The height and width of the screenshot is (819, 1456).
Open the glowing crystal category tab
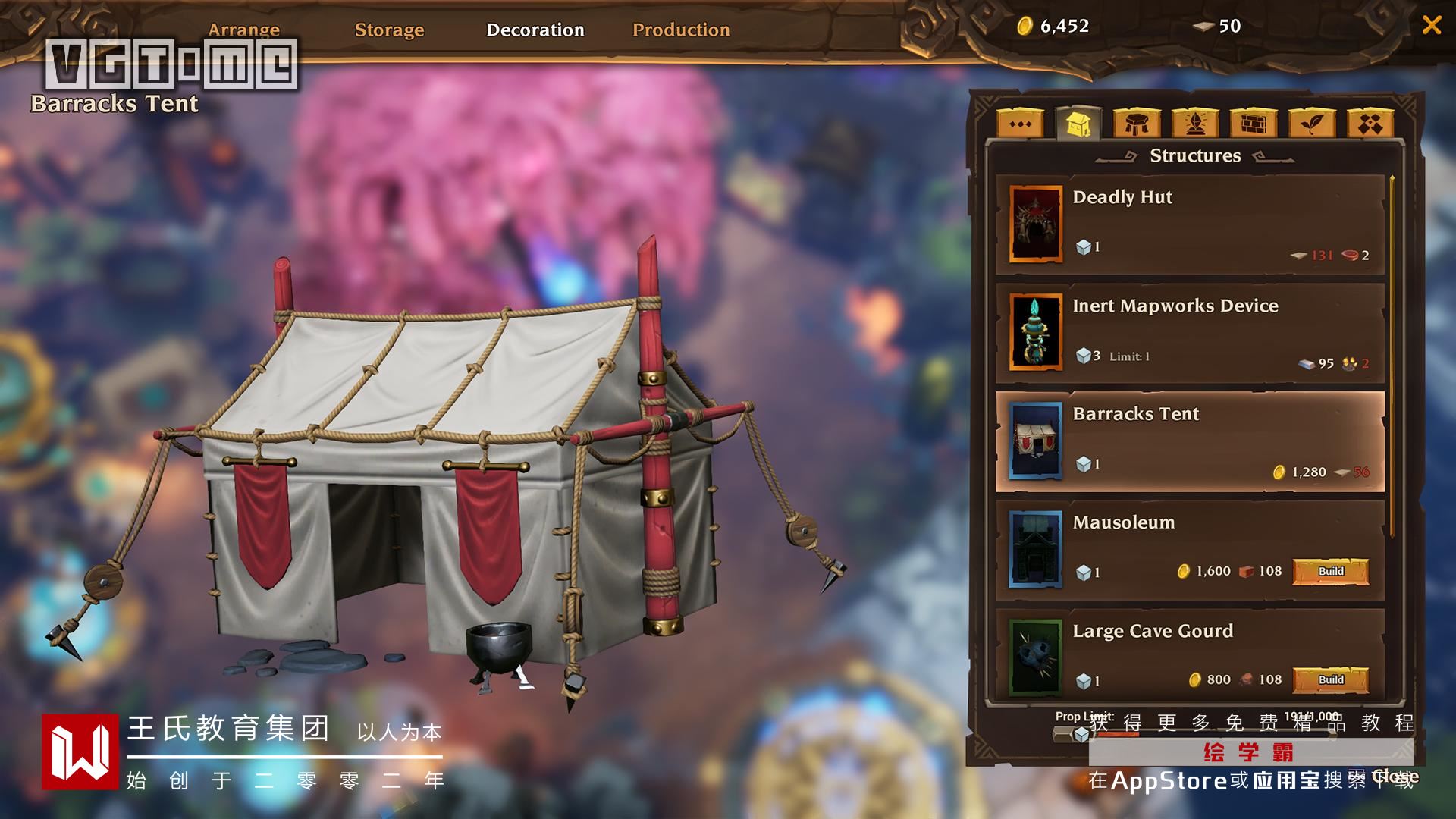[1195, 124]
